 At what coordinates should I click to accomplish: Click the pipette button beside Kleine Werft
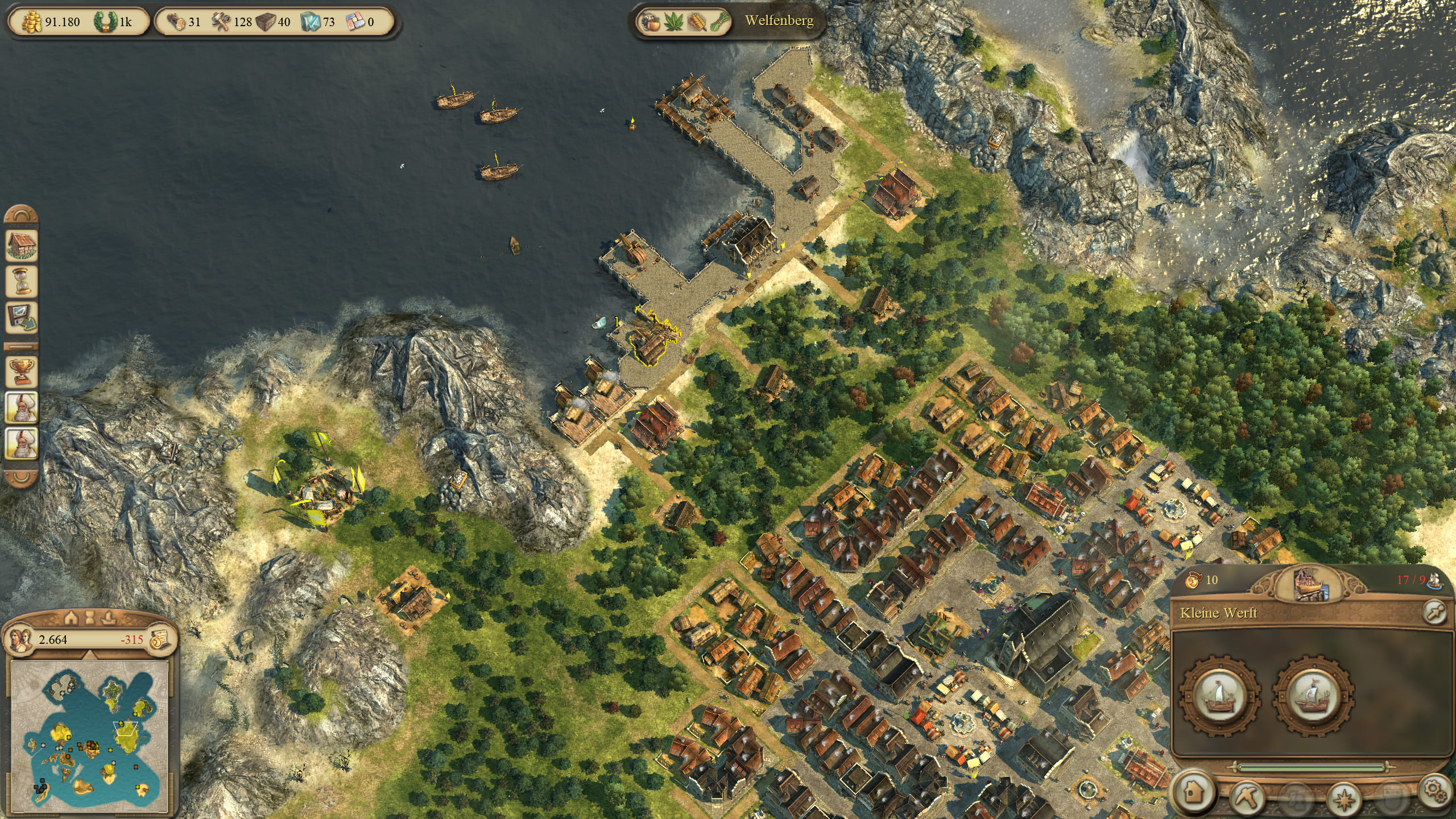pos(1433,612)
